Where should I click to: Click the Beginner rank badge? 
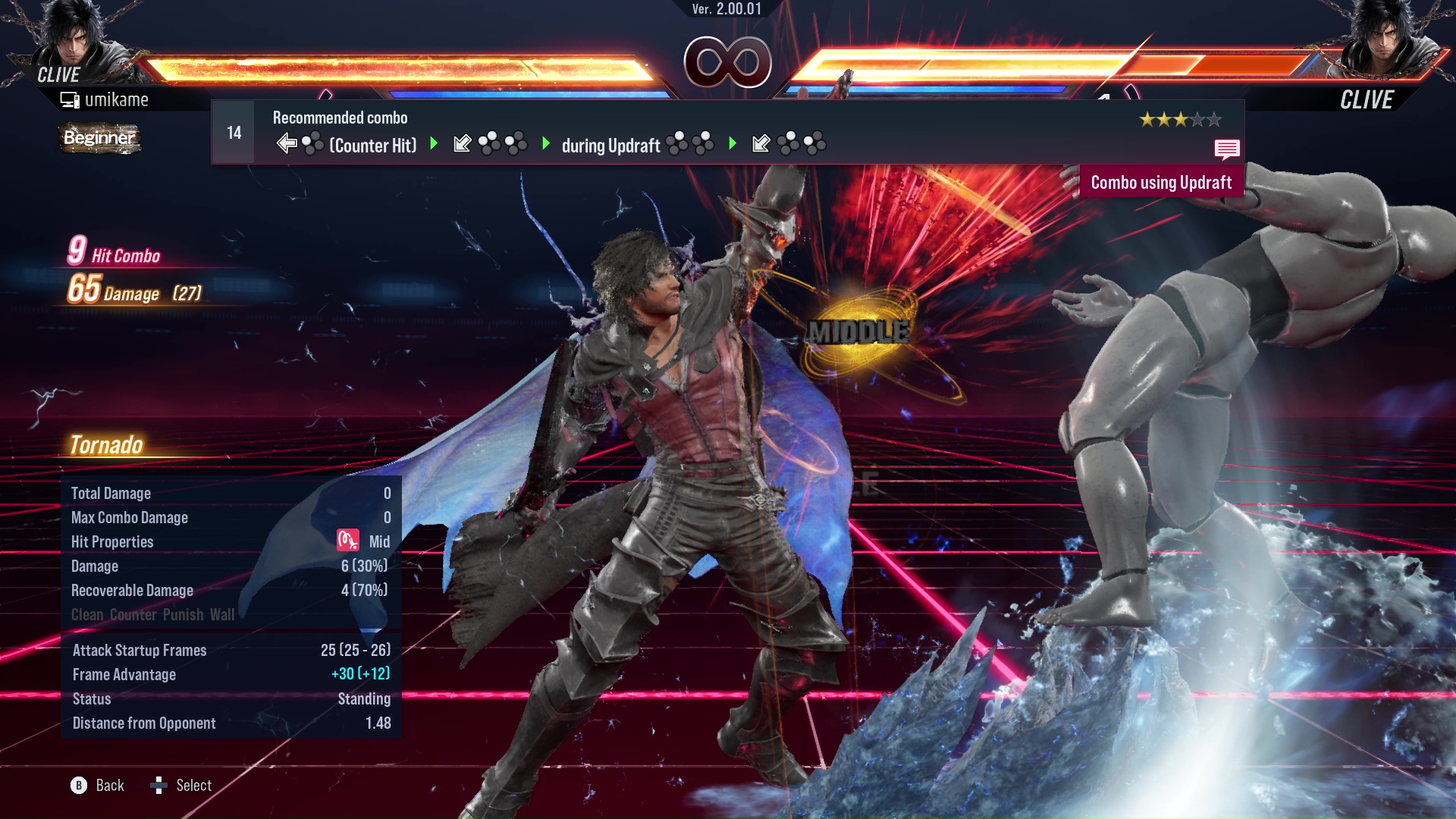pos(99,138)
